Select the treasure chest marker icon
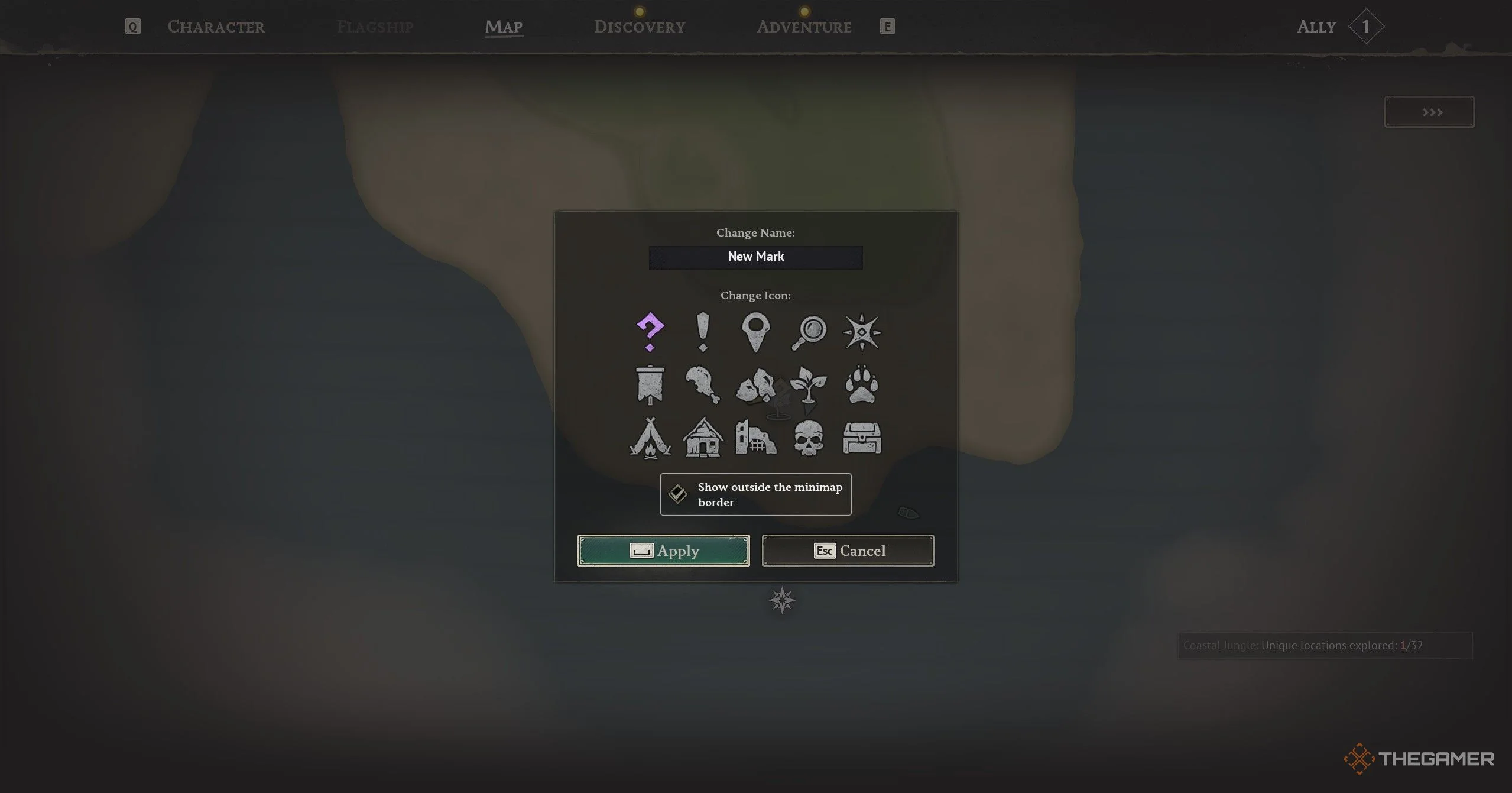1512x793 pixels. 862,439
